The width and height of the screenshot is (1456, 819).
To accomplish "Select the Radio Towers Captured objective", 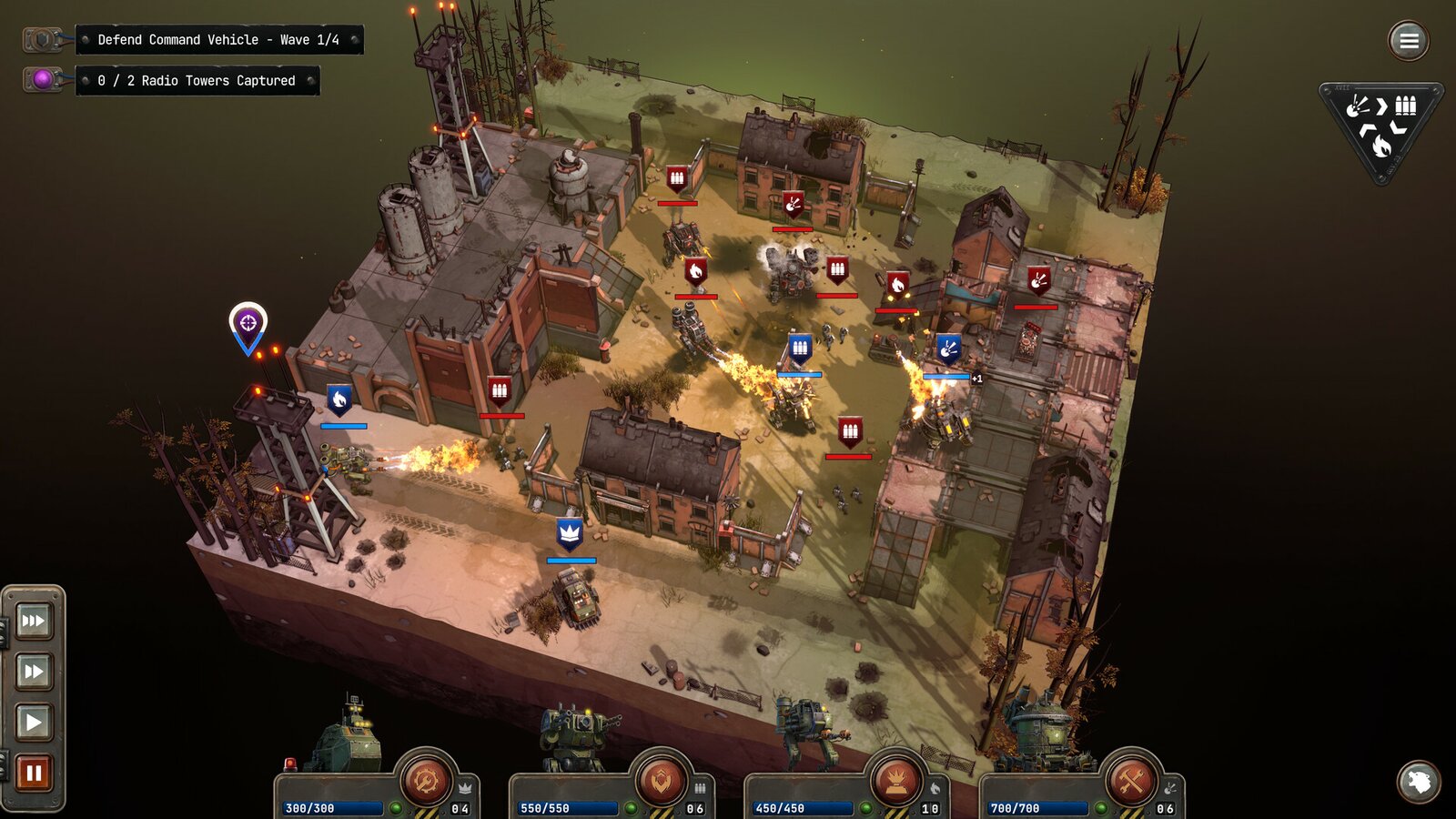I will pos(197,81).
